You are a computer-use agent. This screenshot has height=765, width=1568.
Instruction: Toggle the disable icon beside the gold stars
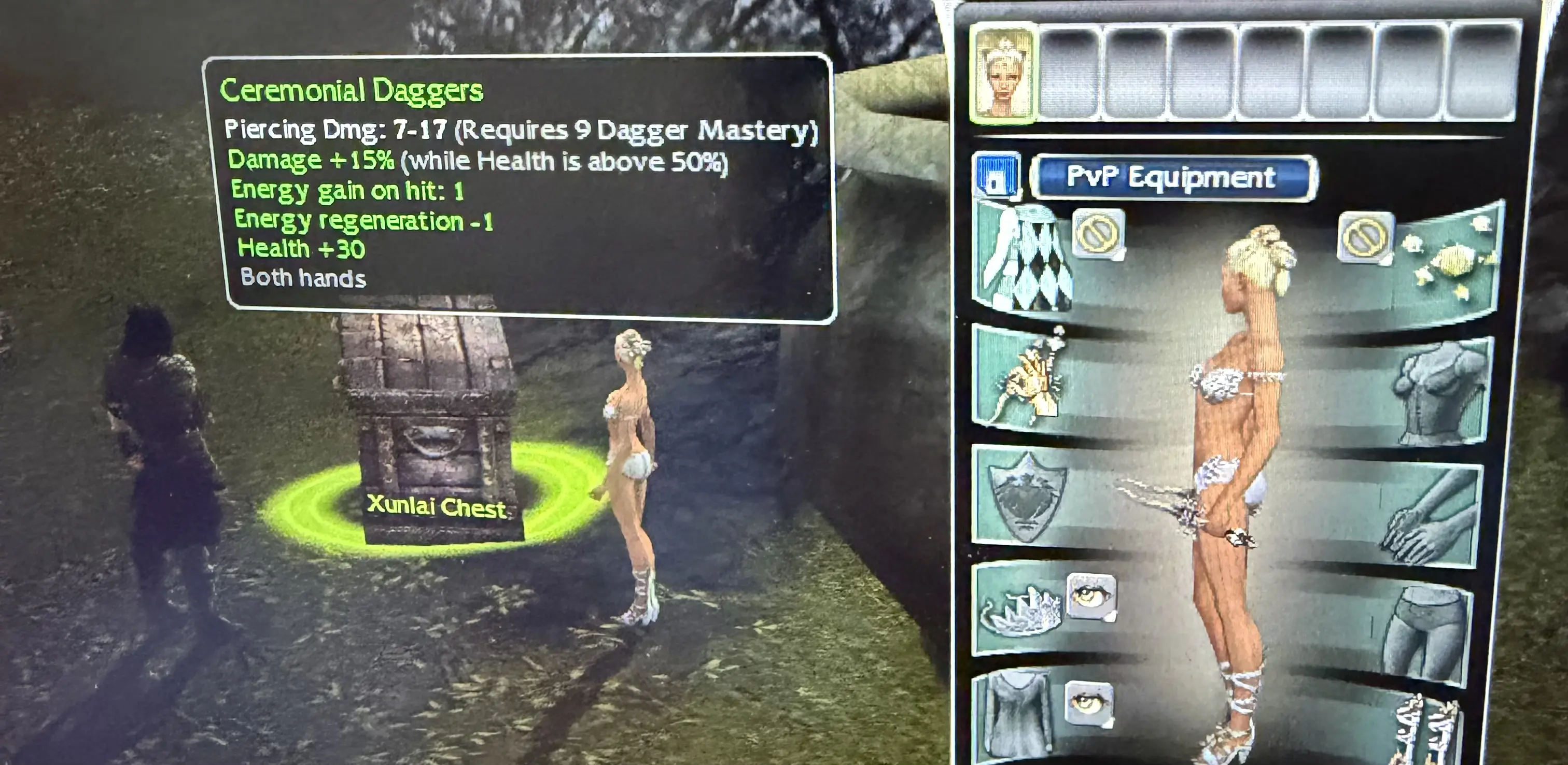1365,236
